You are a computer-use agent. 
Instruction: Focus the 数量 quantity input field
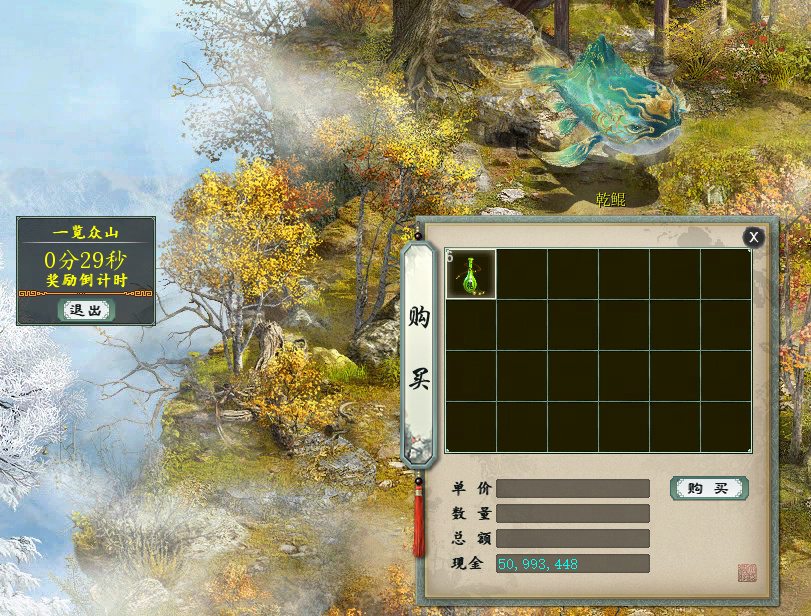click(572, 513)
